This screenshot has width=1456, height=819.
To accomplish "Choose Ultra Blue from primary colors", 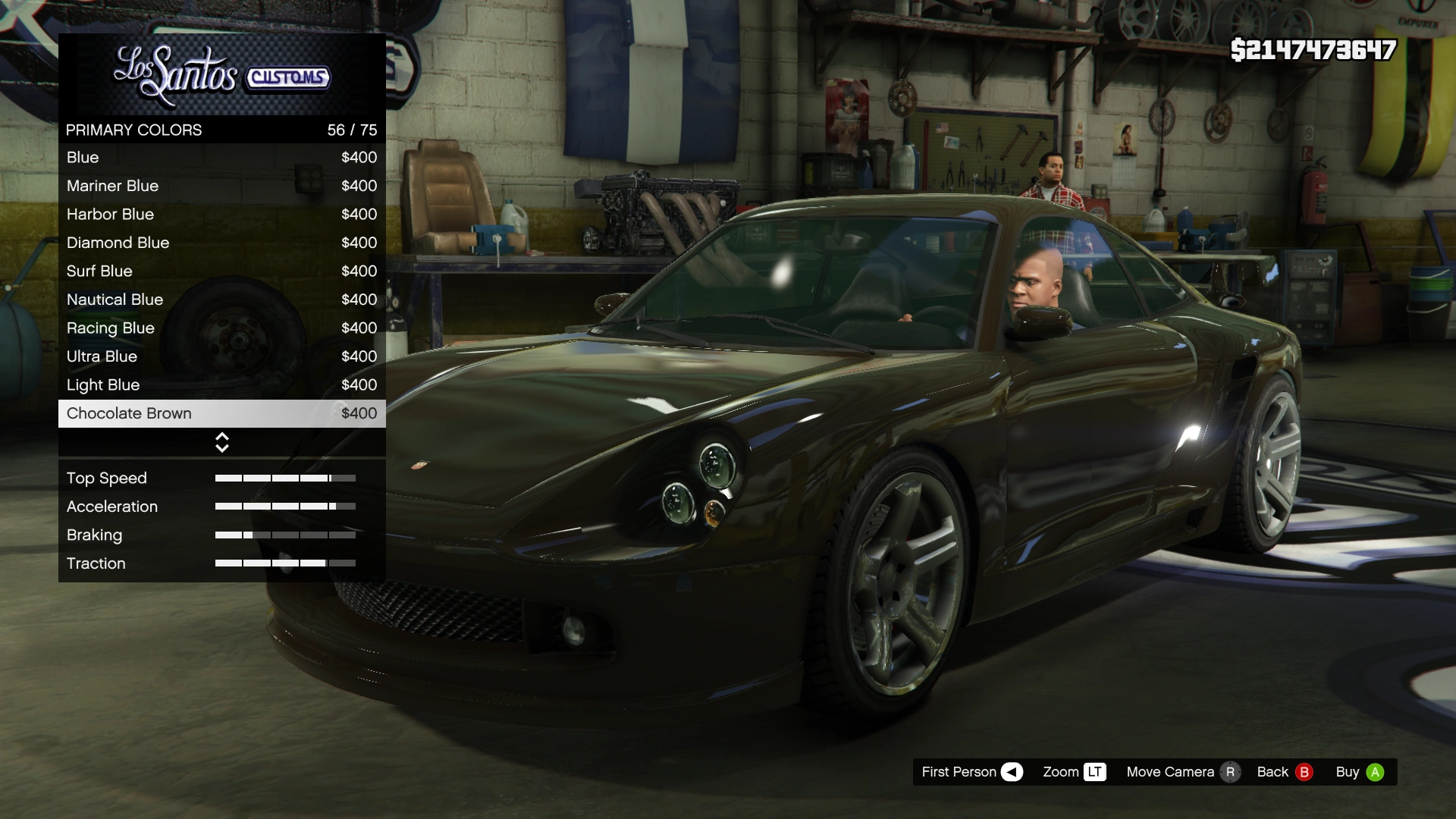I will (221, 356).
